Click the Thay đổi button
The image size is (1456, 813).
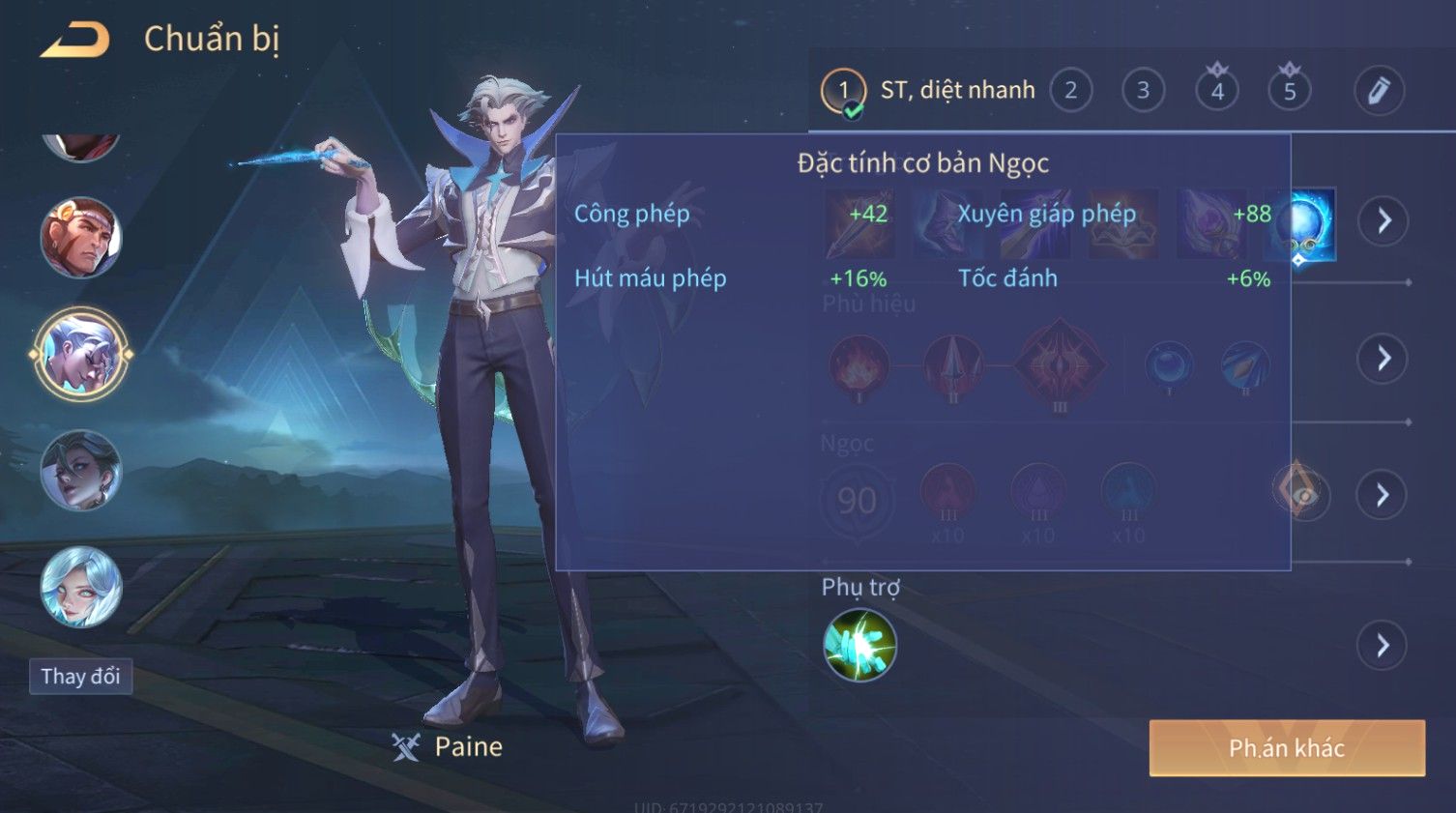point(80,677)
